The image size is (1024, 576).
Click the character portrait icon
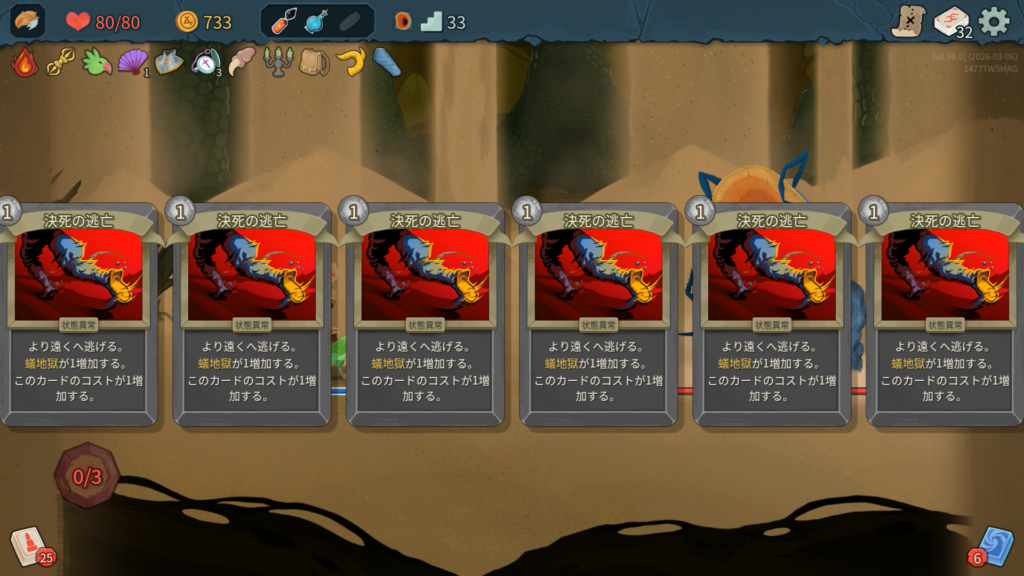pyautogui.click(x=28, y=21)
